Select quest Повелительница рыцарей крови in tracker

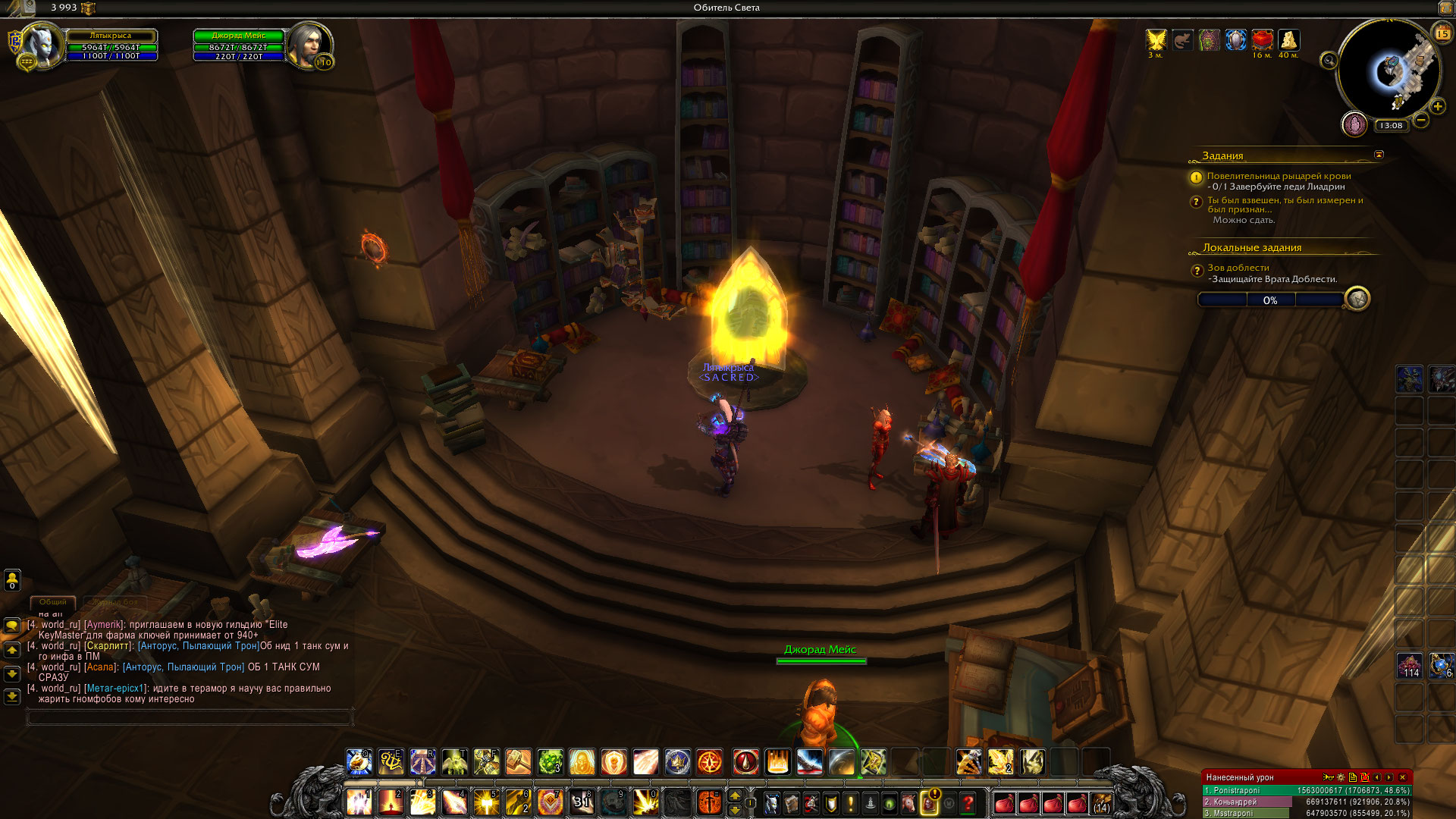[x=1279, y=176]
